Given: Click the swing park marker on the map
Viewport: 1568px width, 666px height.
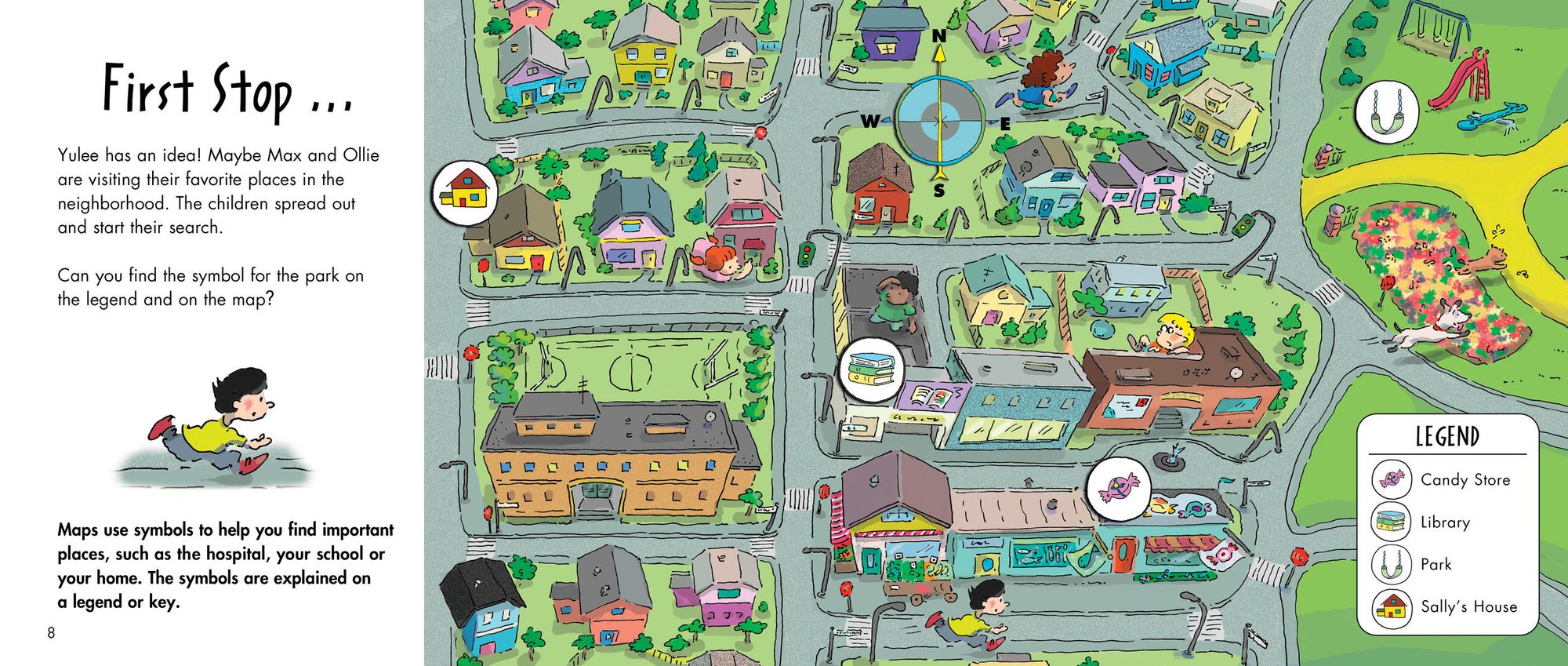Looking at the screenshot, I should coord(1386,111).
